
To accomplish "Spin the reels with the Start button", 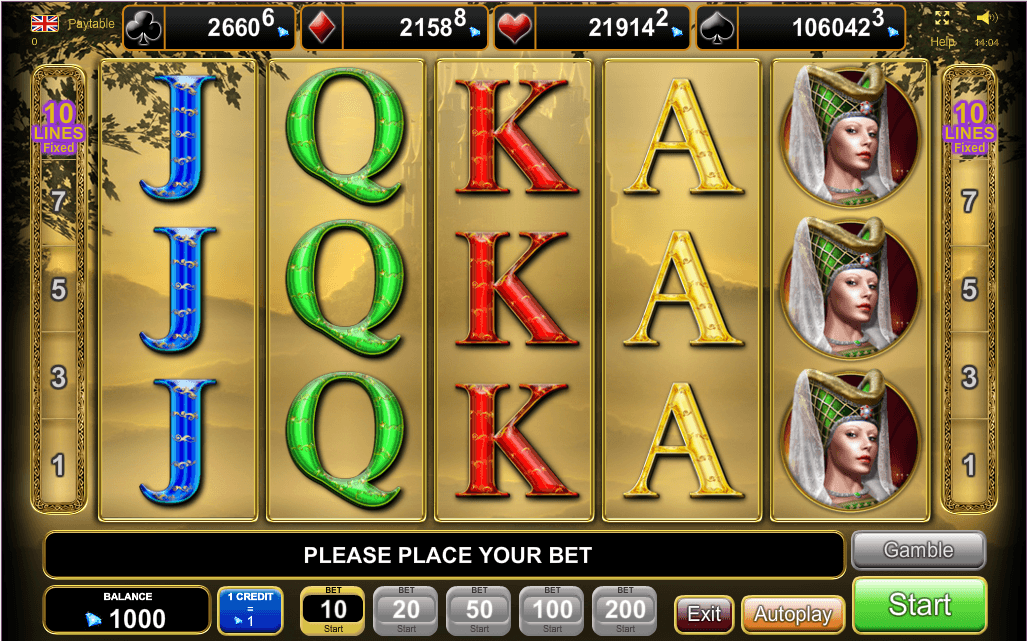I will coord(919,605).
